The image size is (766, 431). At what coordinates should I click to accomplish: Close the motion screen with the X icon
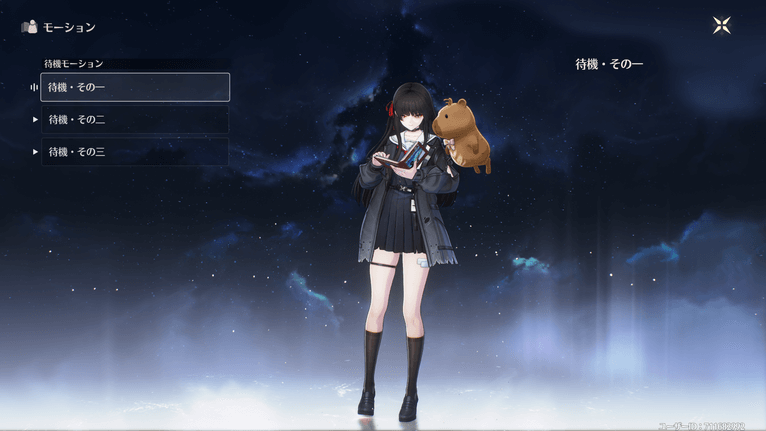click(x=722, y=26)
